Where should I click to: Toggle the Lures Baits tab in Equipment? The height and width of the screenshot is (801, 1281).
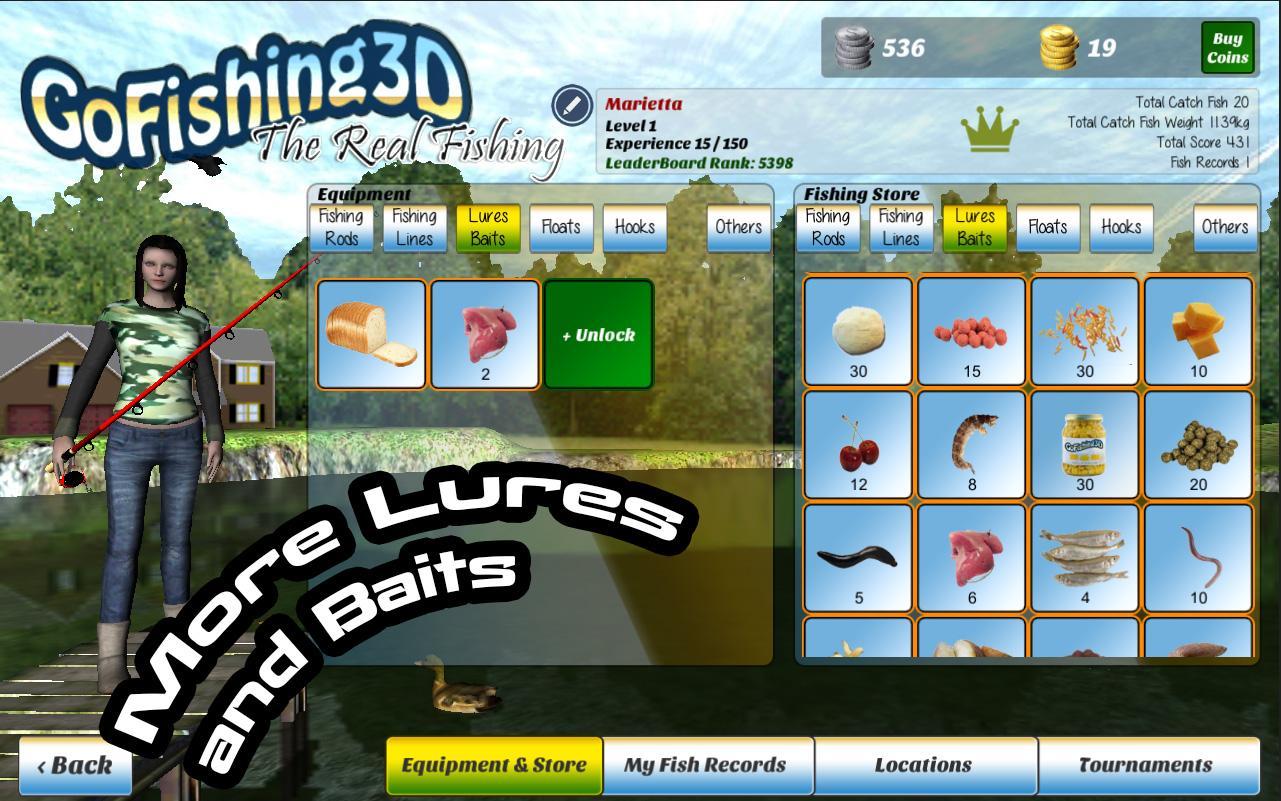tap(487, 227)
